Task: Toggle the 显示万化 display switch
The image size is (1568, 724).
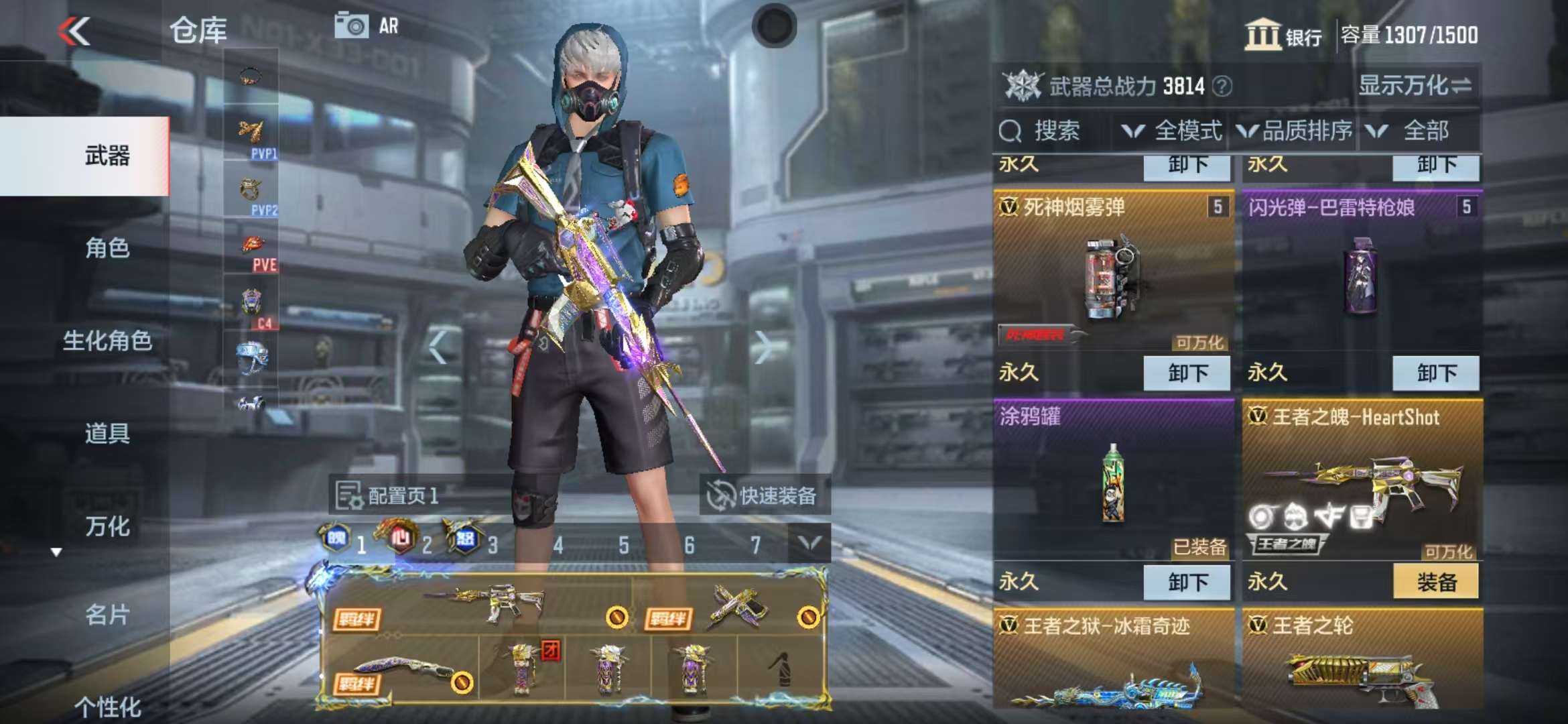Action: pyautogui.click(x=1415, y=86)
